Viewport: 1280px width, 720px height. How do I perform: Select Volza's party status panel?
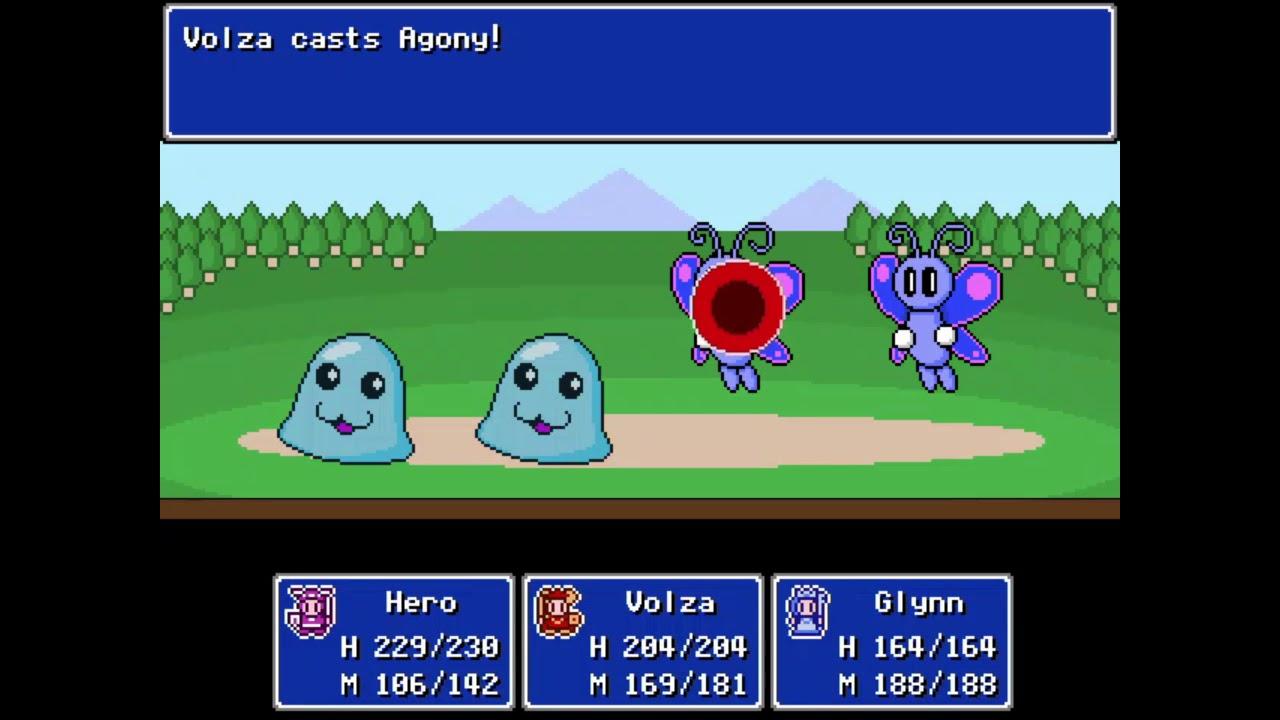[x=642, y=642]
